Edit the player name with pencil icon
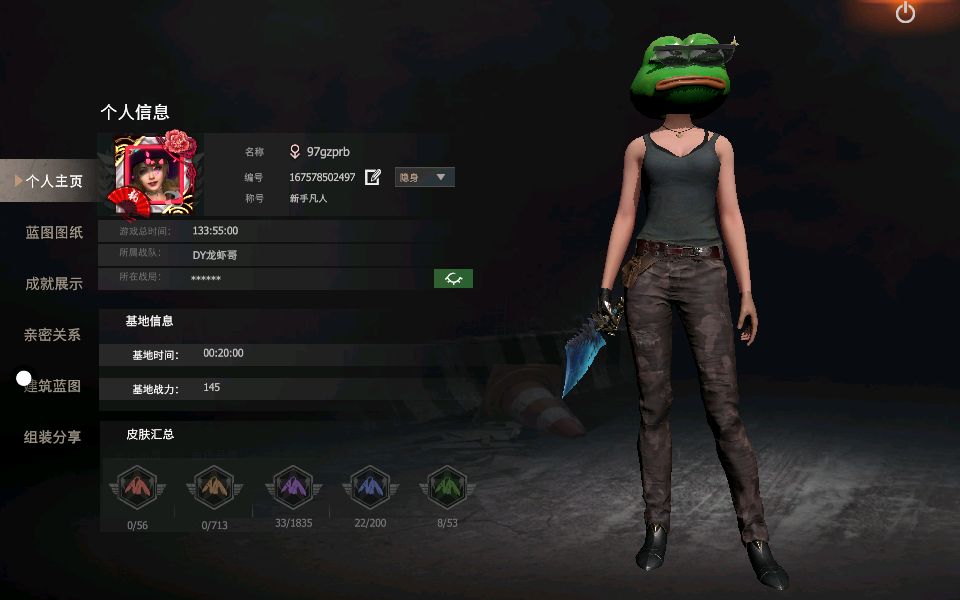Viewport: 960px width, 600px height. (x=373, y=177)
